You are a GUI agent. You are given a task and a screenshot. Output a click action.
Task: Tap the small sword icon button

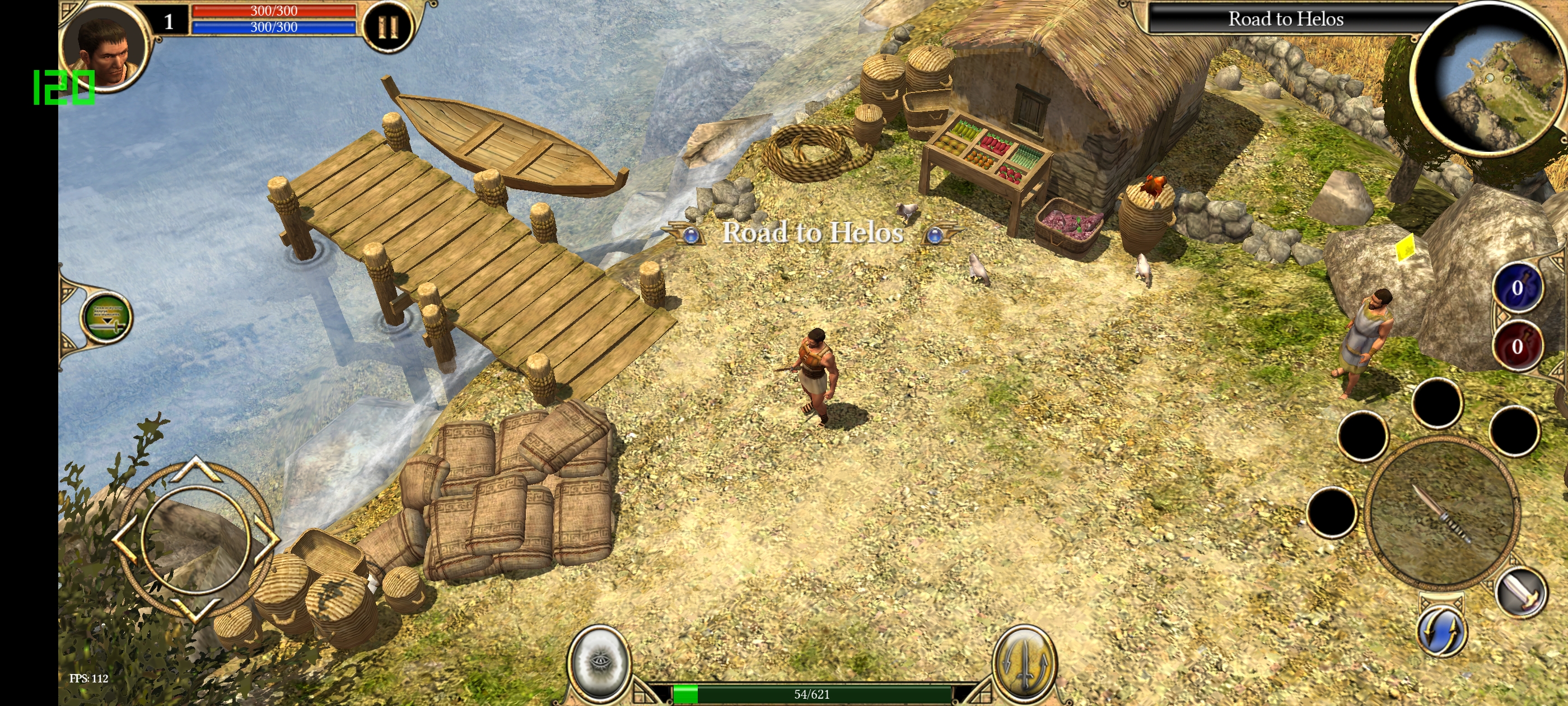(1520, 591)
